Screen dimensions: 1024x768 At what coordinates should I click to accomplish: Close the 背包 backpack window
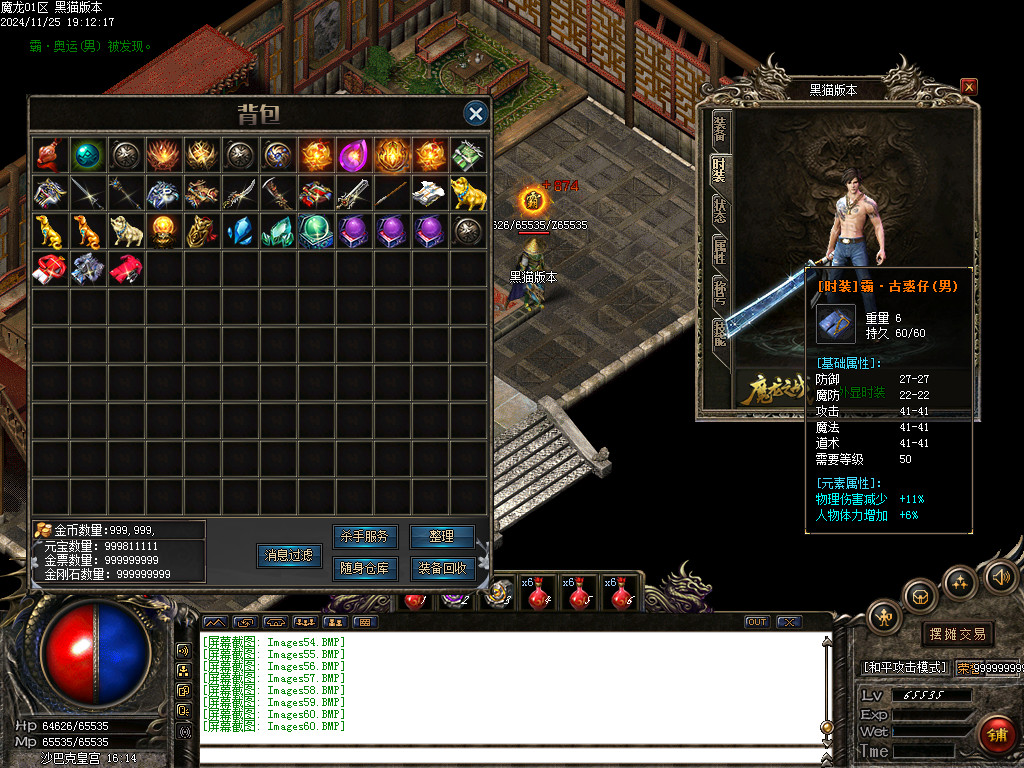[476, 113]
